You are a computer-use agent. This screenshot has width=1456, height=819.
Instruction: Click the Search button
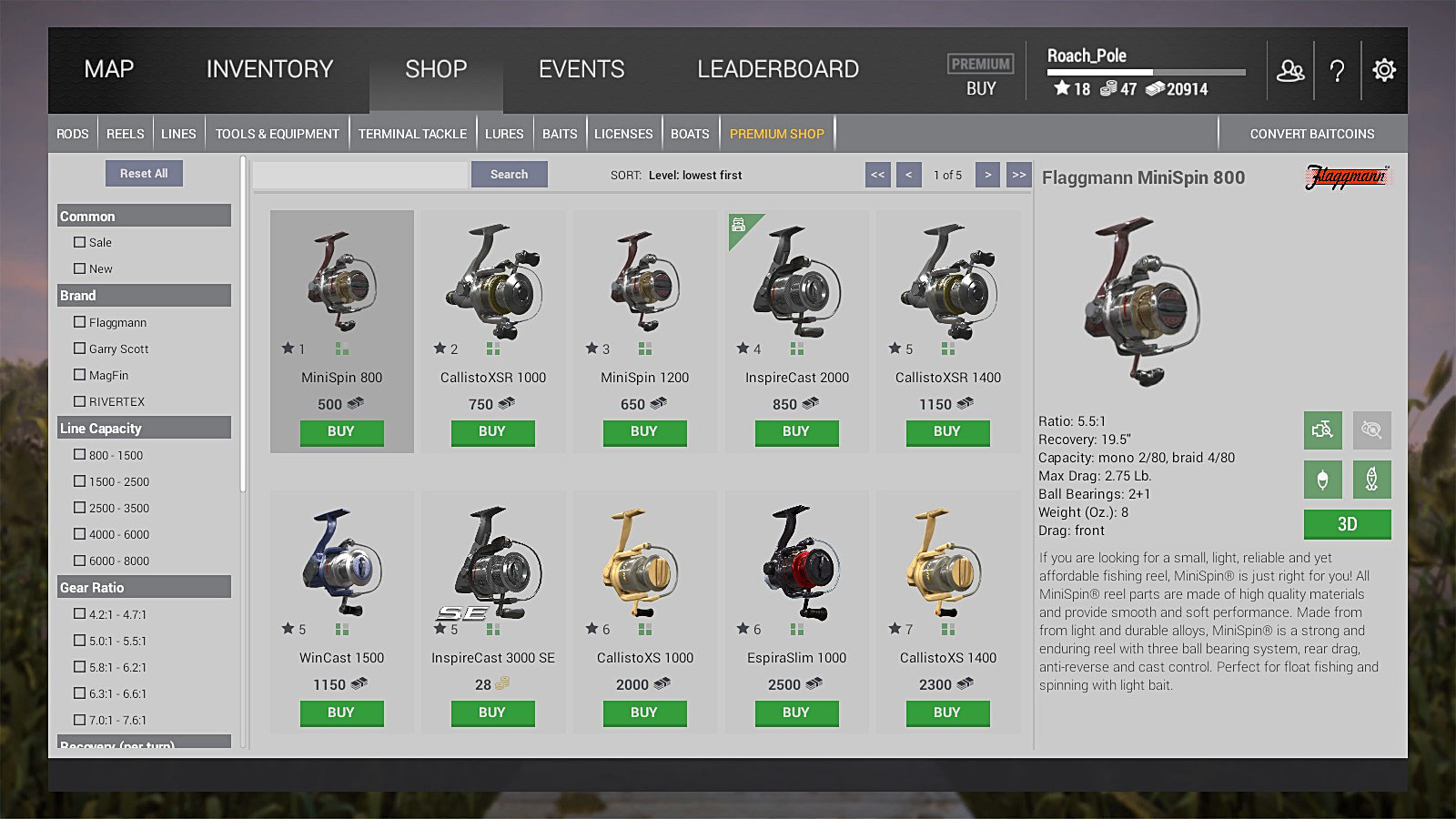coord(509,175)
